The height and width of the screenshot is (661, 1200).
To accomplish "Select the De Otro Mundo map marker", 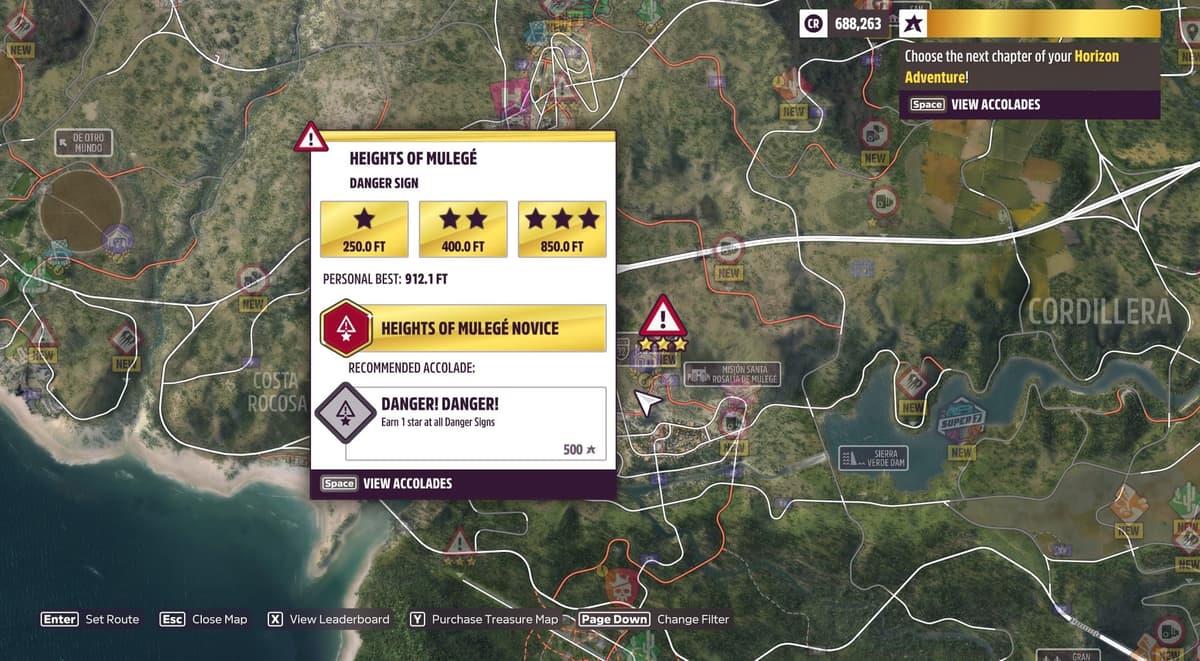I will (x=85, y=142).
